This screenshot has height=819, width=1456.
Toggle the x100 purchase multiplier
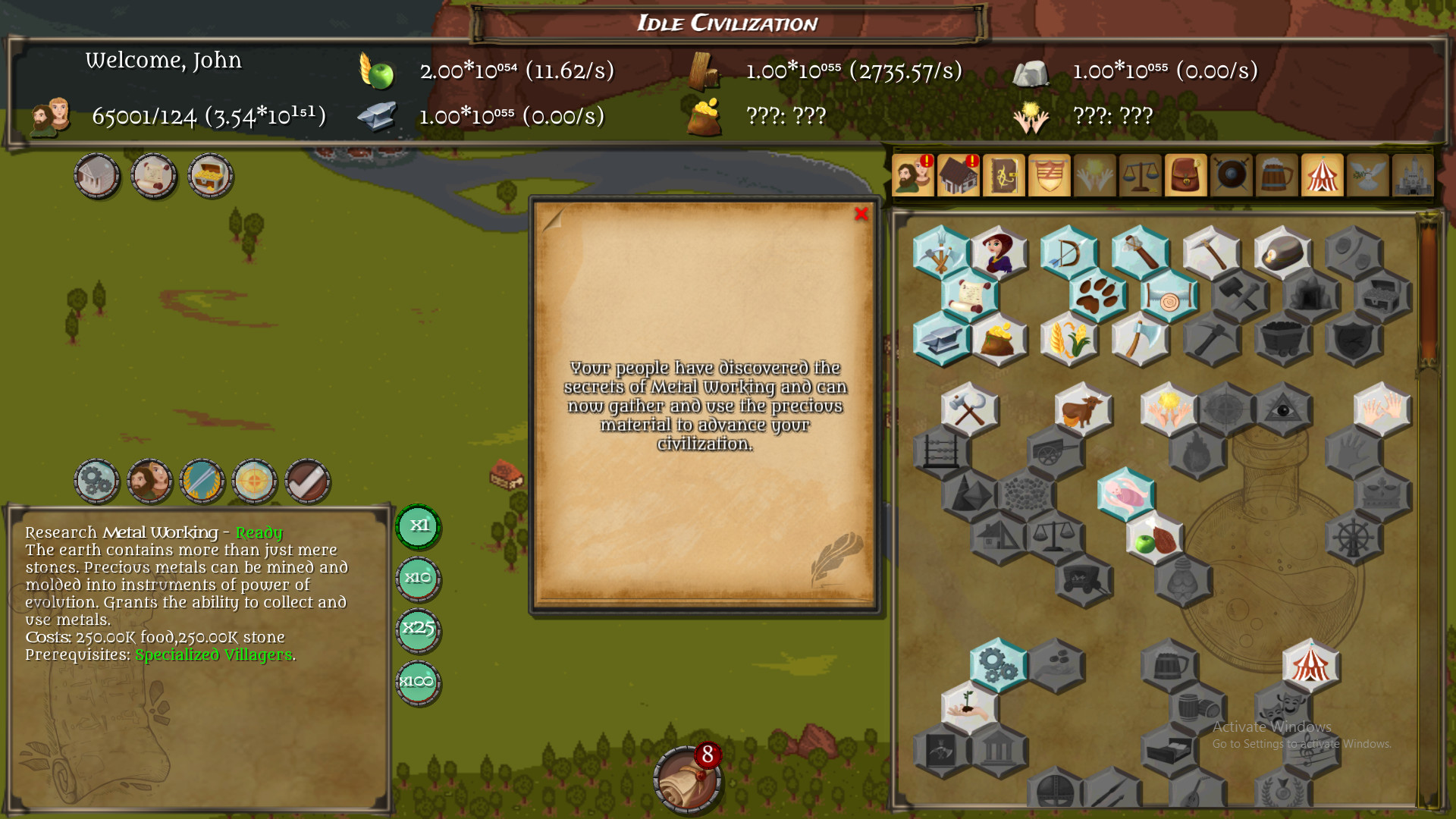[418, 682]
